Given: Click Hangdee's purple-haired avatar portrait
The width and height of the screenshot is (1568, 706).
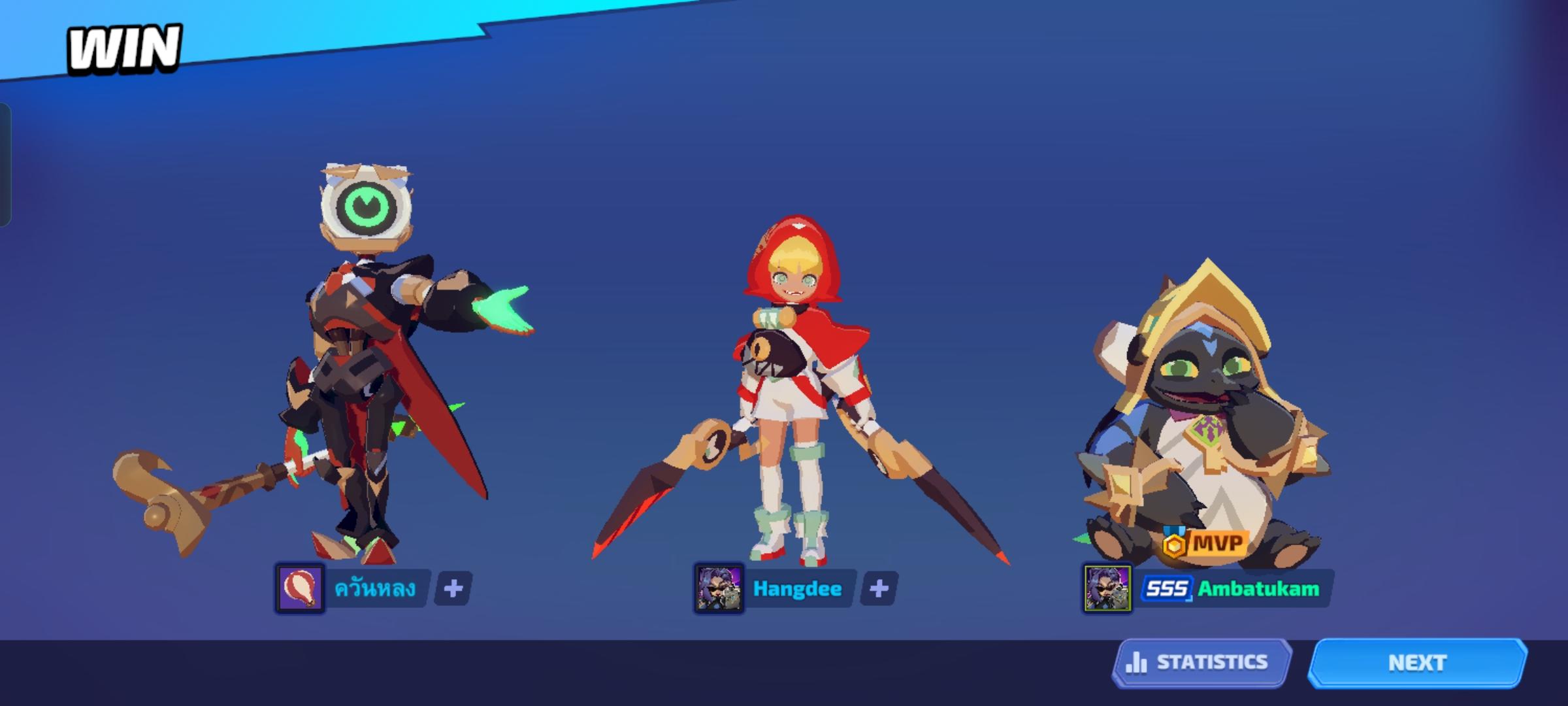Looking at the screenshot, I should click(x=721, y=588).
